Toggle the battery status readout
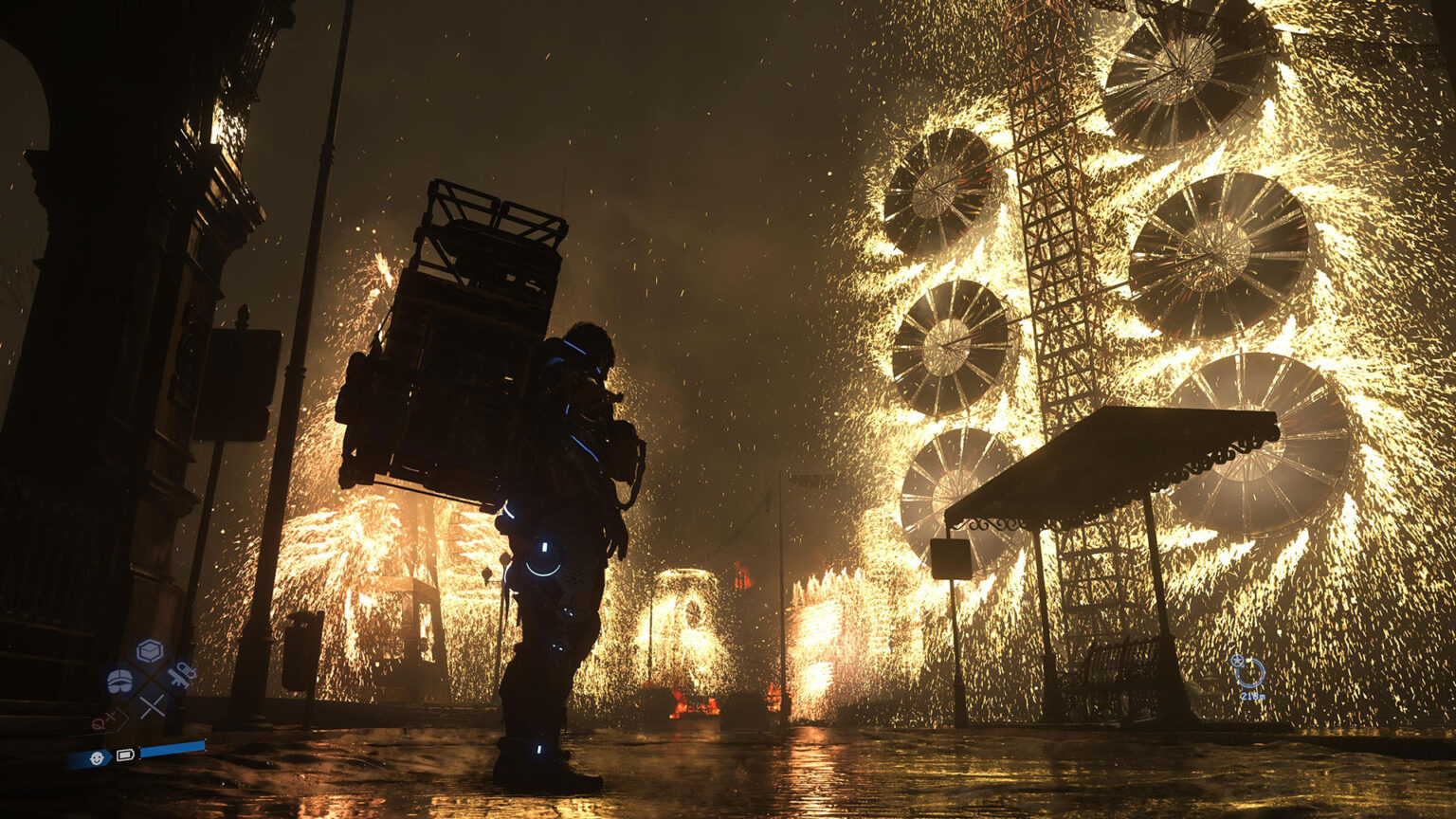The width and height of the screenshot is (1456, 819). click(126, 755)
